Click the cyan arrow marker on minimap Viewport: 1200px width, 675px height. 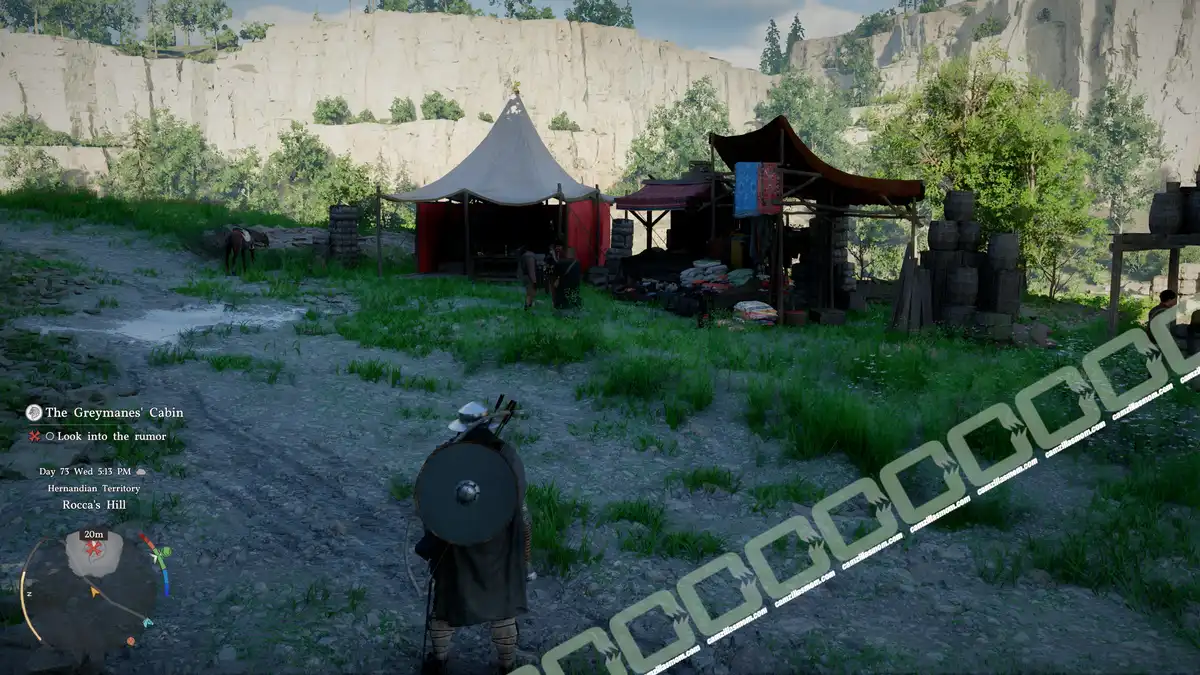149,622
